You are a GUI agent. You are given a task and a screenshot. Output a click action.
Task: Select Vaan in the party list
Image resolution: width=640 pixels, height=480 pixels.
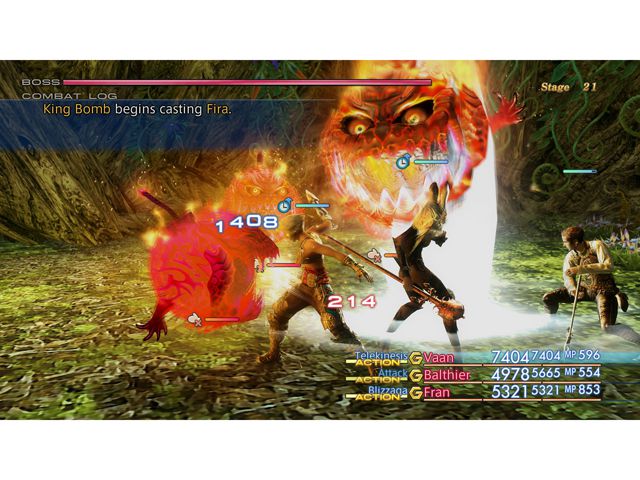(x=439, y=358)
